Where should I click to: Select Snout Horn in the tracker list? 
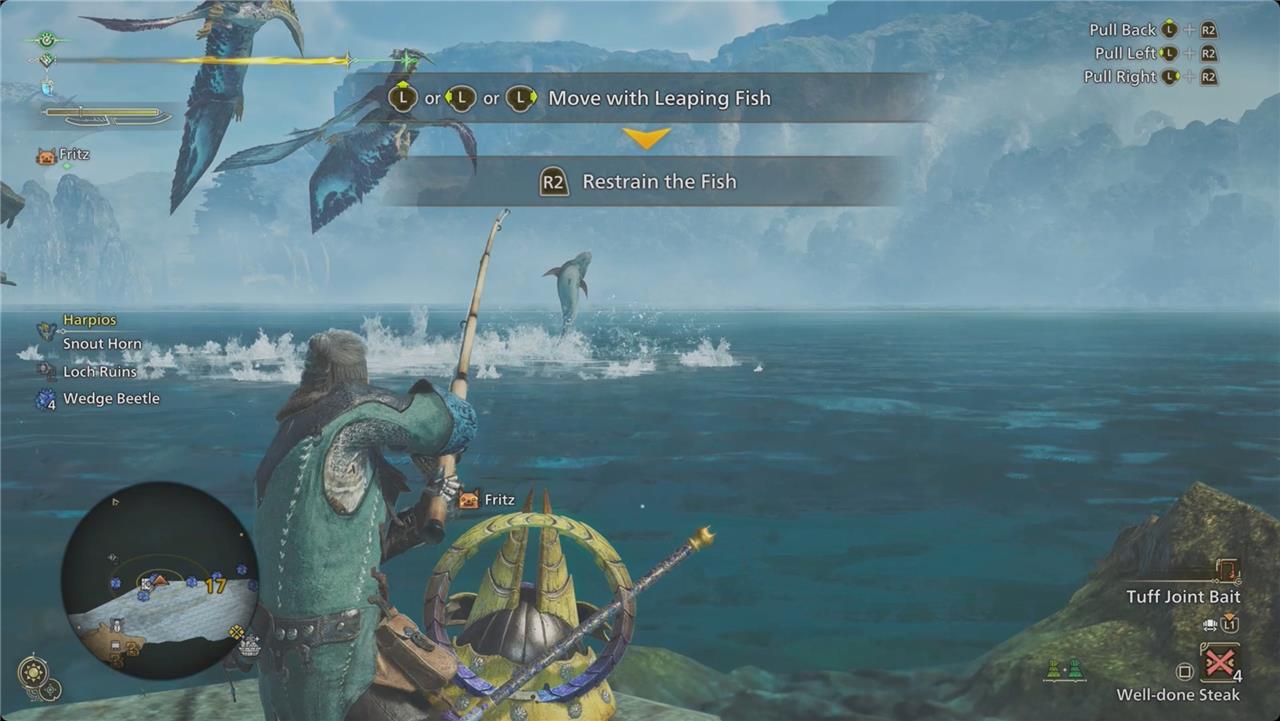(x=102, y=344)
